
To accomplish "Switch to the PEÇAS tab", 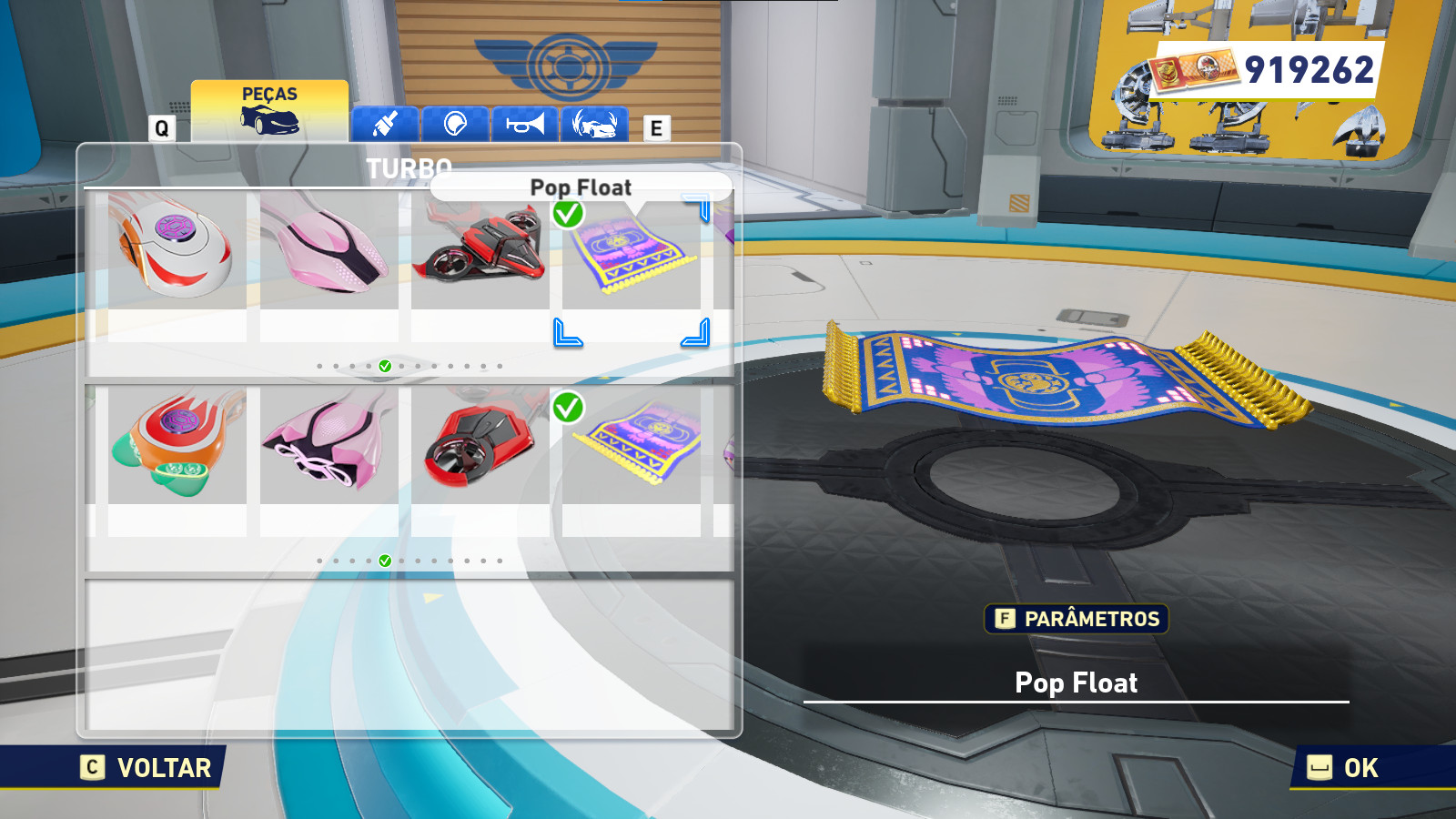I will click(268, 93).
